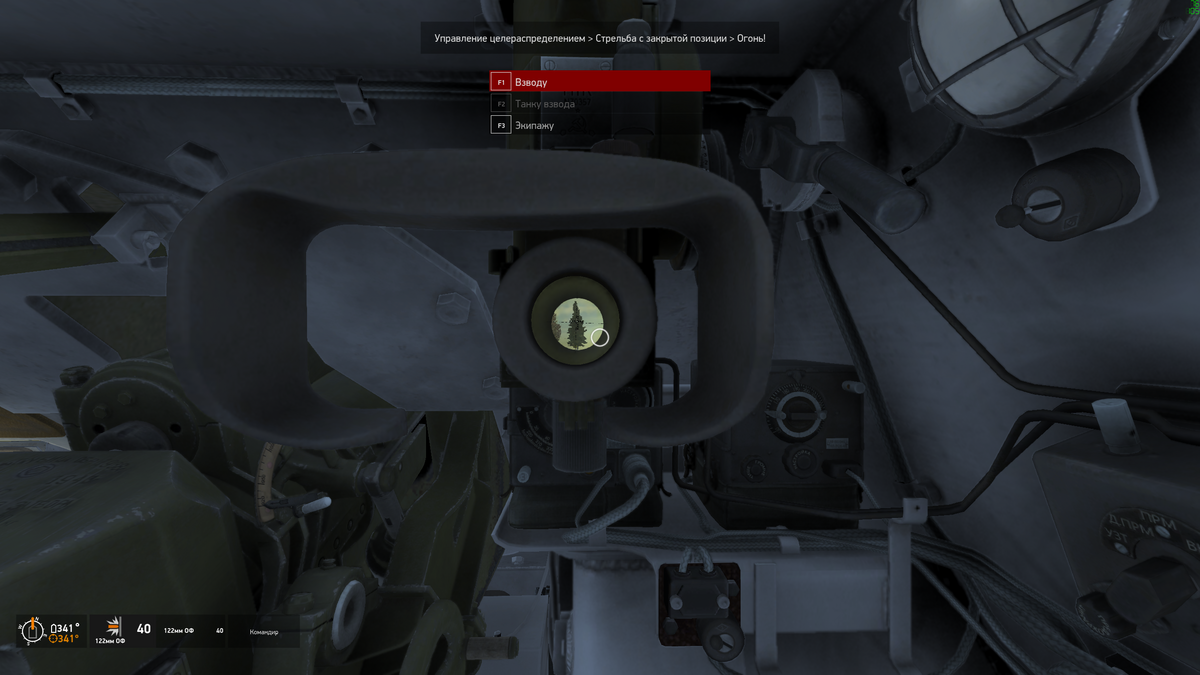This screenshot has width=1200, height=675.
Task: Select the Командир crew position slot
Action: coord(264,632)
